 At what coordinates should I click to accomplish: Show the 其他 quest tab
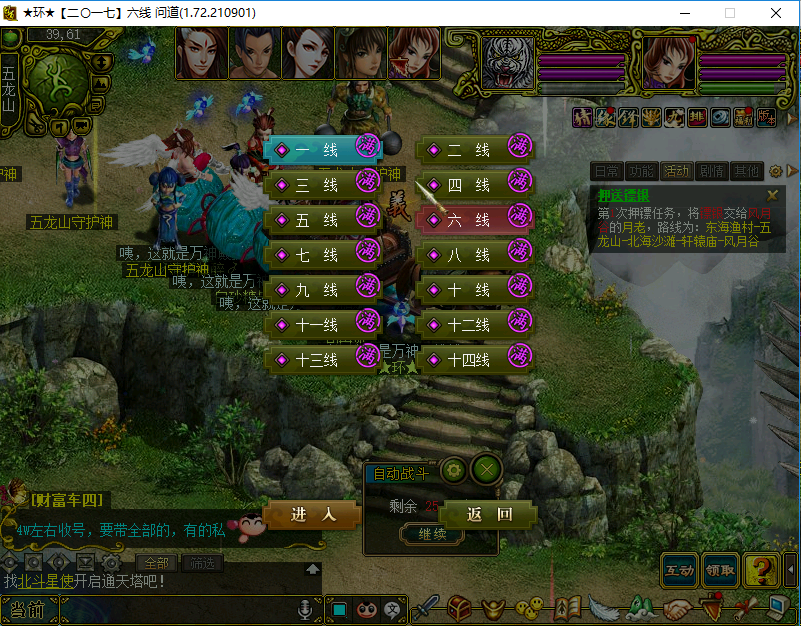click(745, 171)
